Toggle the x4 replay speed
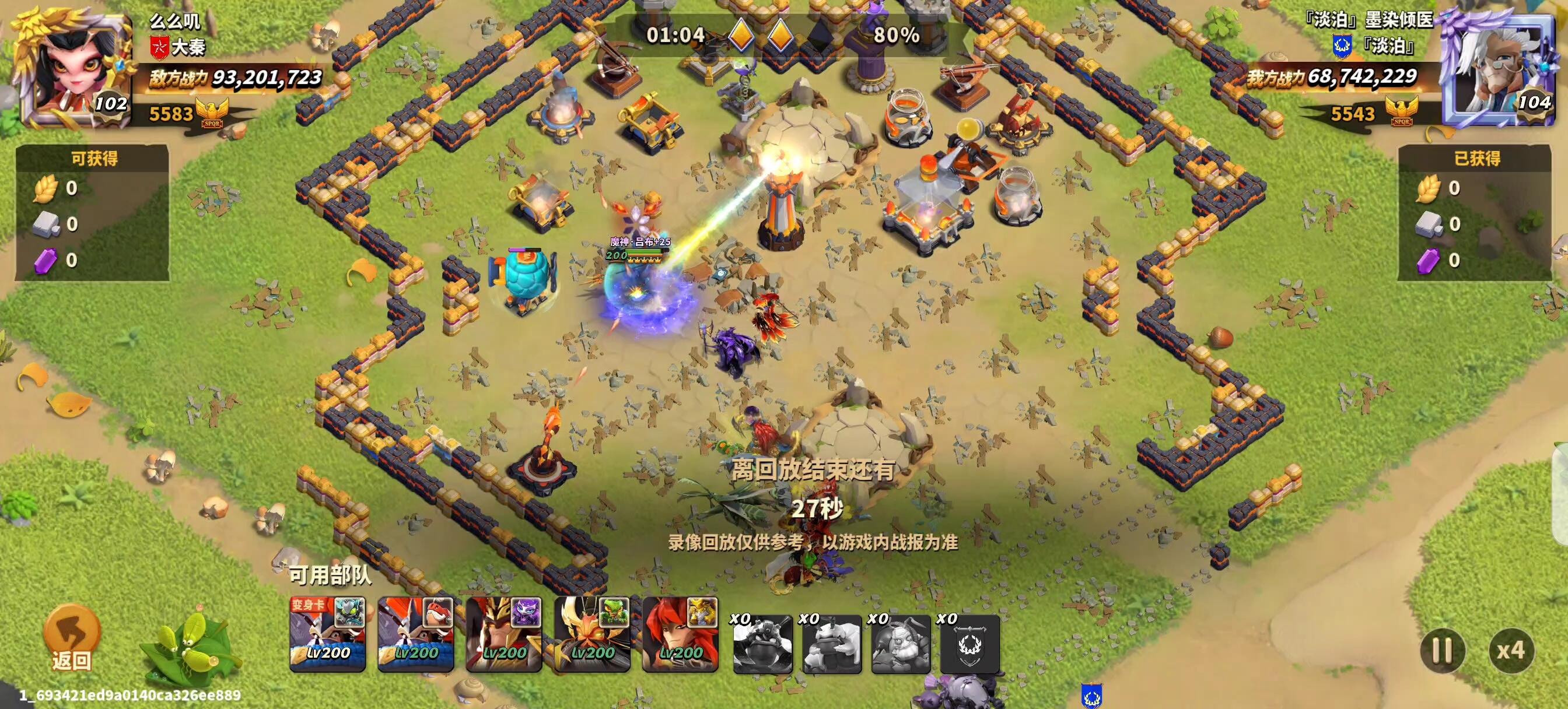The image size is (1568, 709). [x=1511, y=651]
